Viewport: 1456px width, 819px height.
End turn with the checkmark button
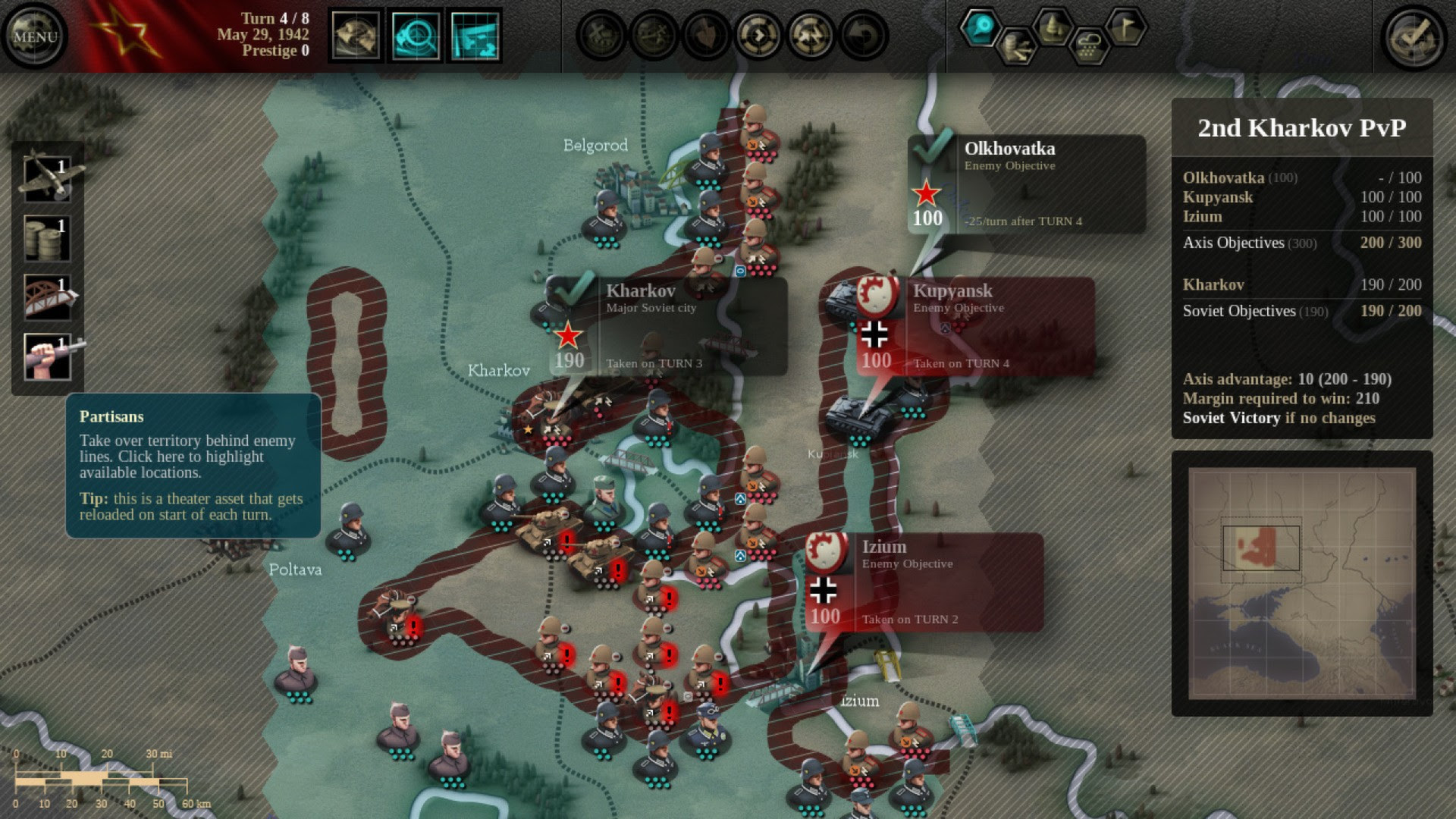(x=1415, y=36)
